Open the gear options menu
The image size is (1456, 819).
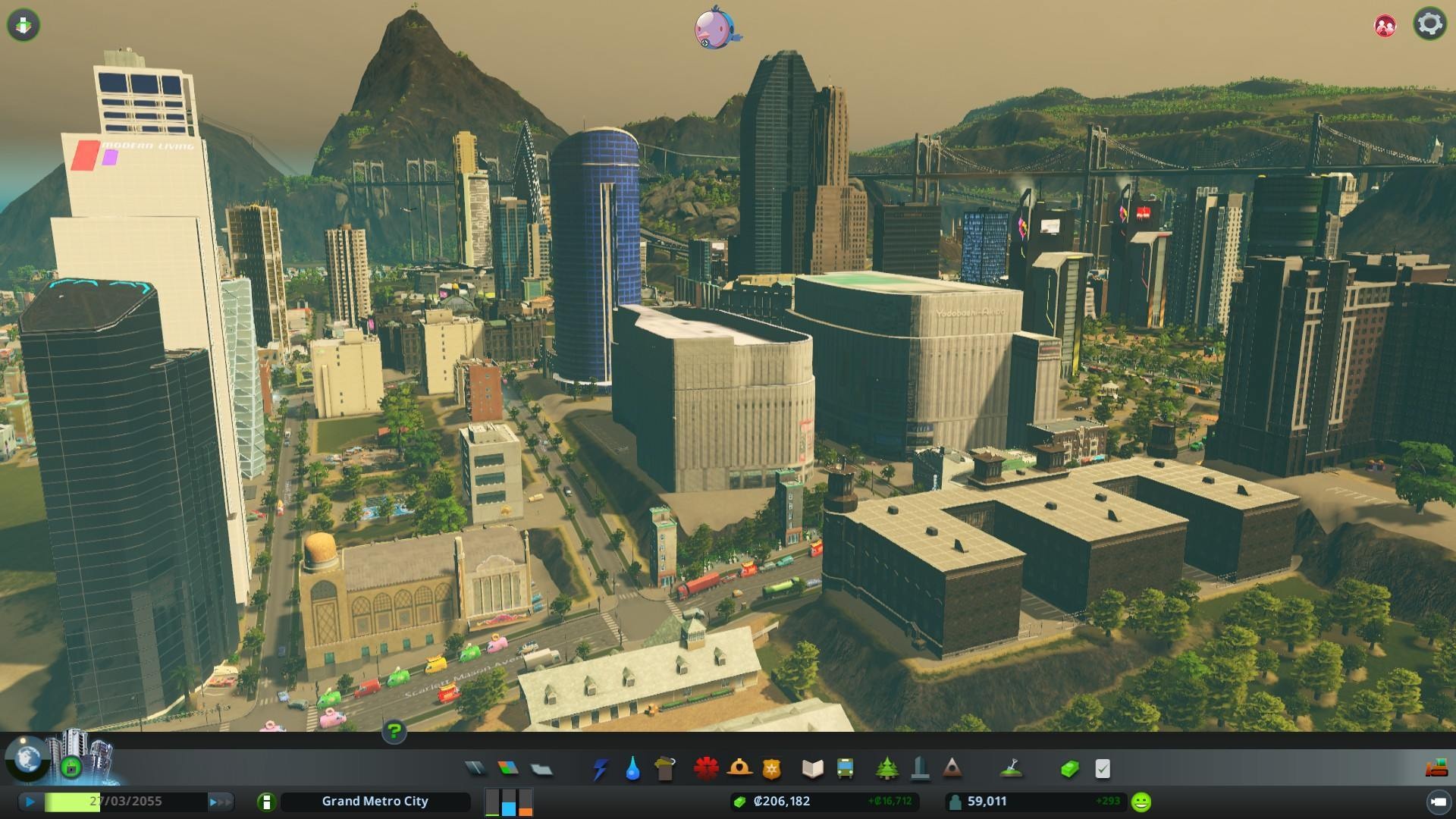coord(1429,24)
